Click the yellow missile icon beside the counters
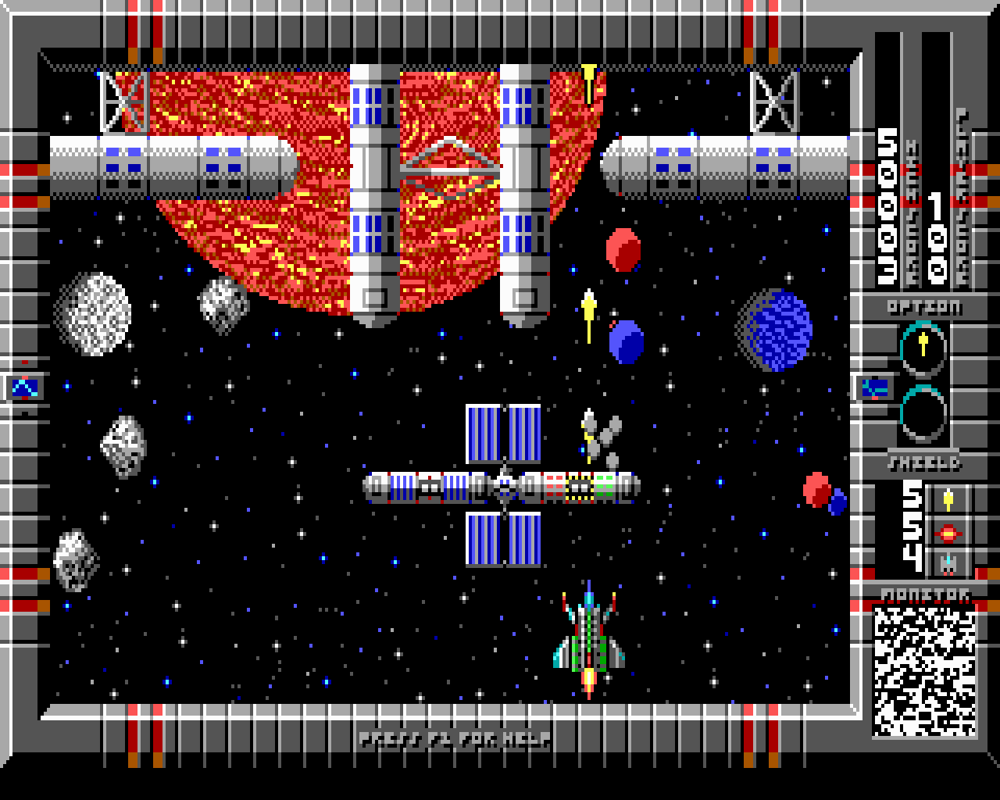The width and height of the screenshot is (1000, 800). 948,498
